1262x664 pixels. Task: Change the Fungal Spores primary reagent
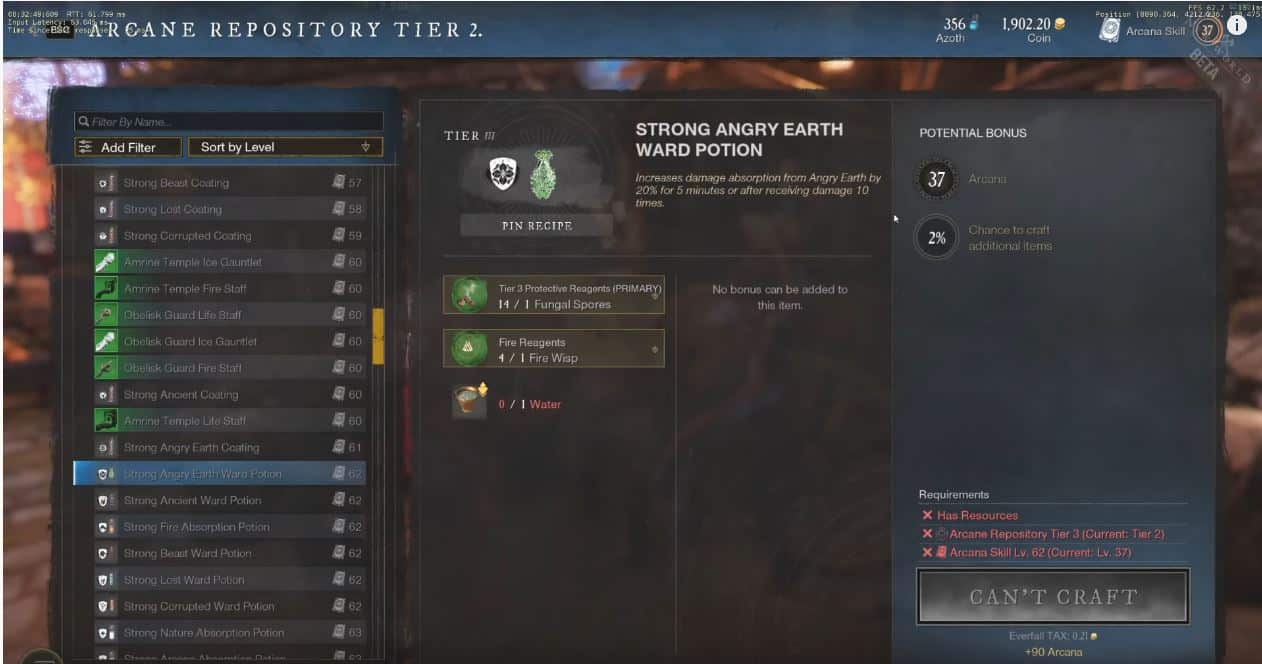click(553, 296)
